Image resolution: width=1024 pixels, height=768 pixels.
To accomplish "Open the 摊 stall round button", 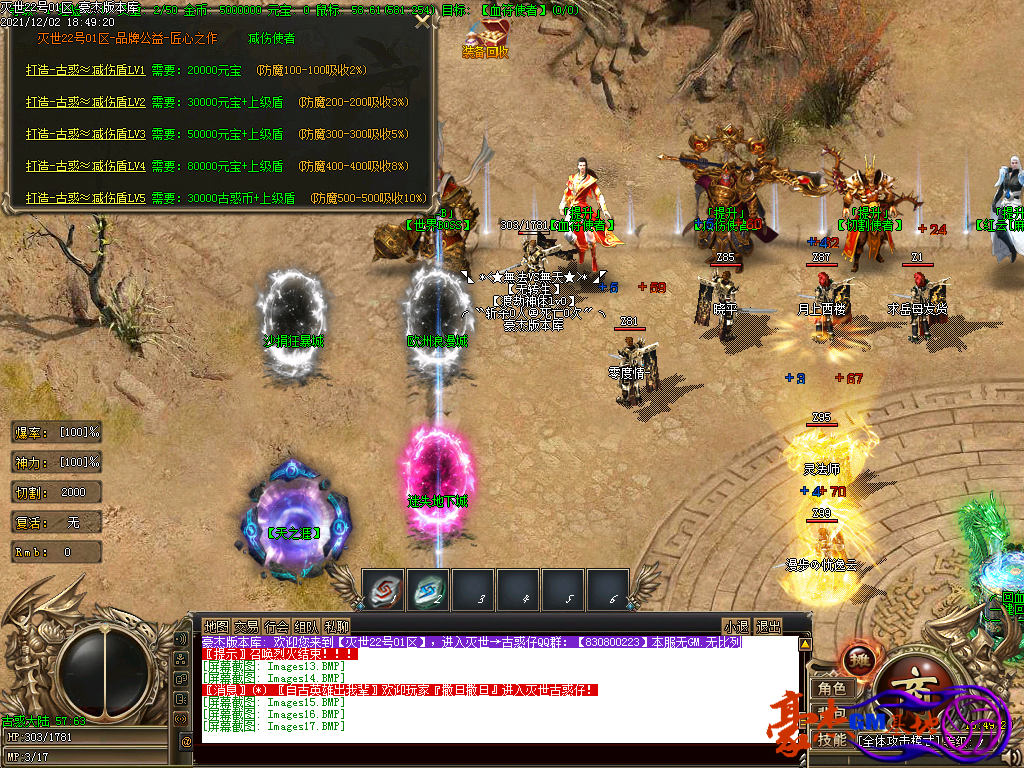I will tap(858, 660).
